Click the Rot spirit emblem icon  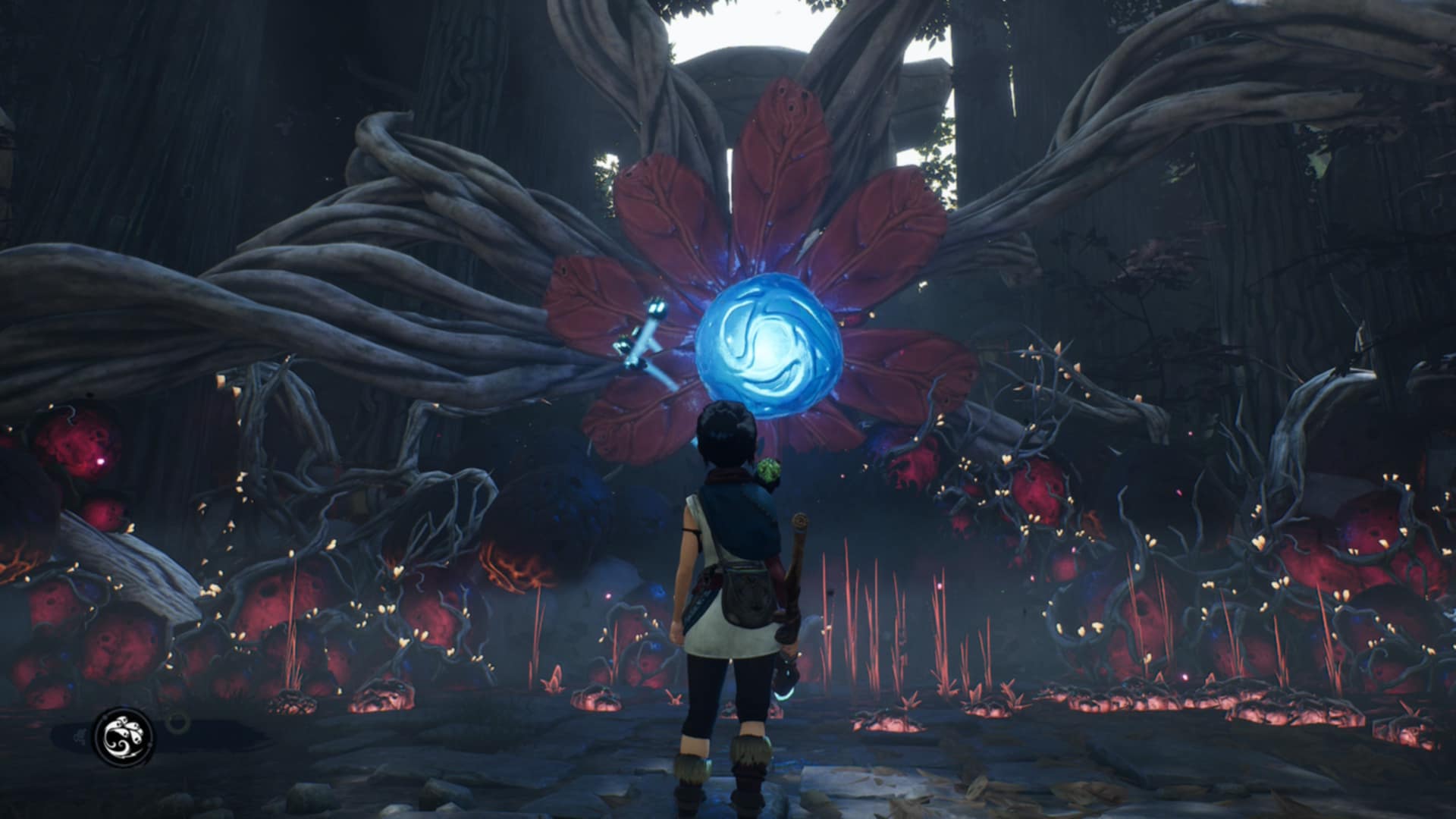123,736
